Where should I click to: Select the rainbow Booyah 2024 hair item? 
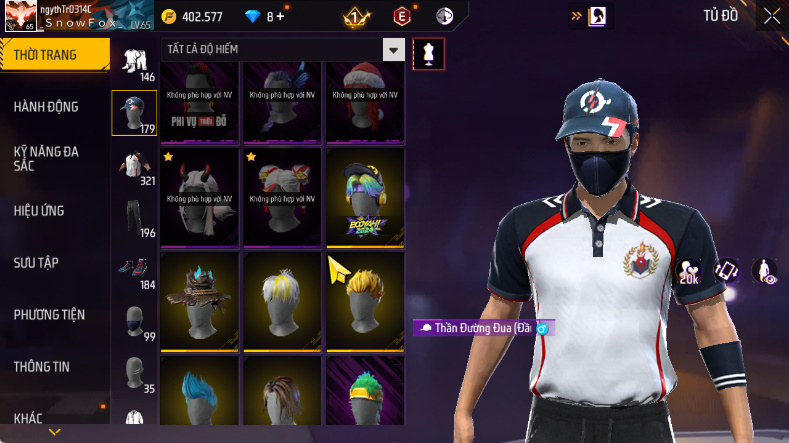[x=365, y=195]
